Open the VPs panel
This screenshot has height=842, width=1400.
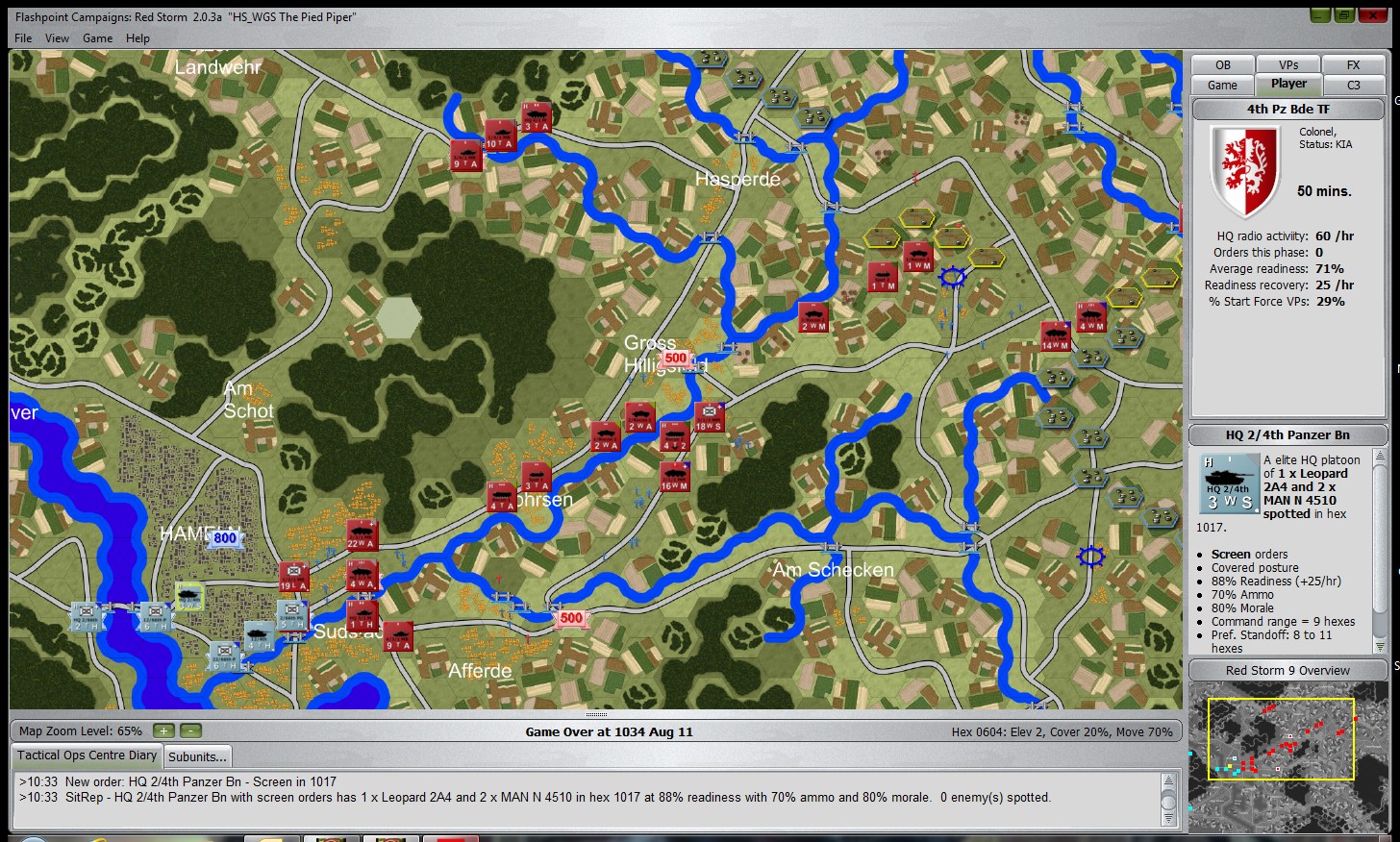tap(1287, 64)
